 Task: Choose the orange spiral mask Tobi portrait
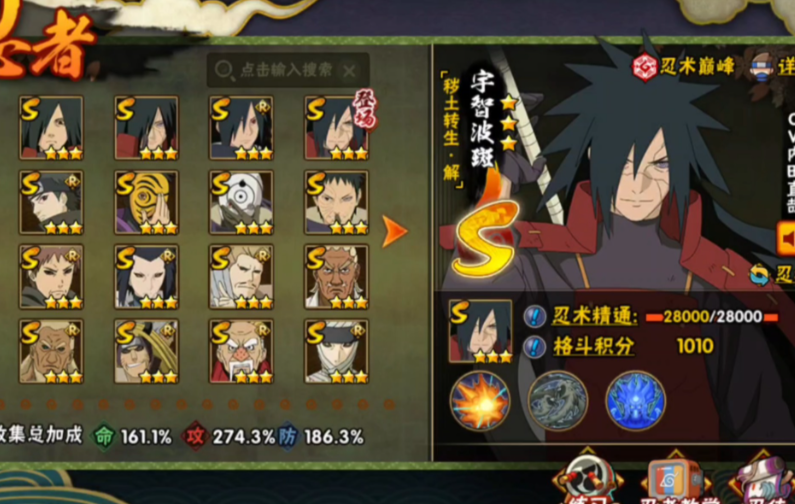click(146, 203)
